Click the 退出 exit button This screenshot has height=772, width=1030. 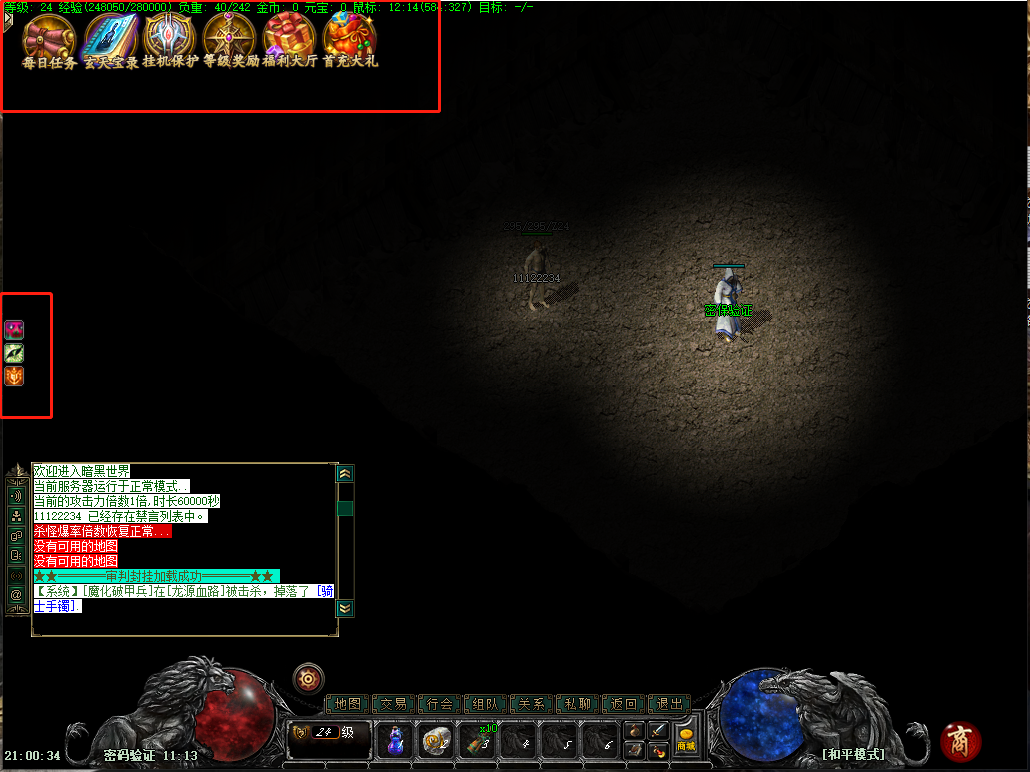669,704
